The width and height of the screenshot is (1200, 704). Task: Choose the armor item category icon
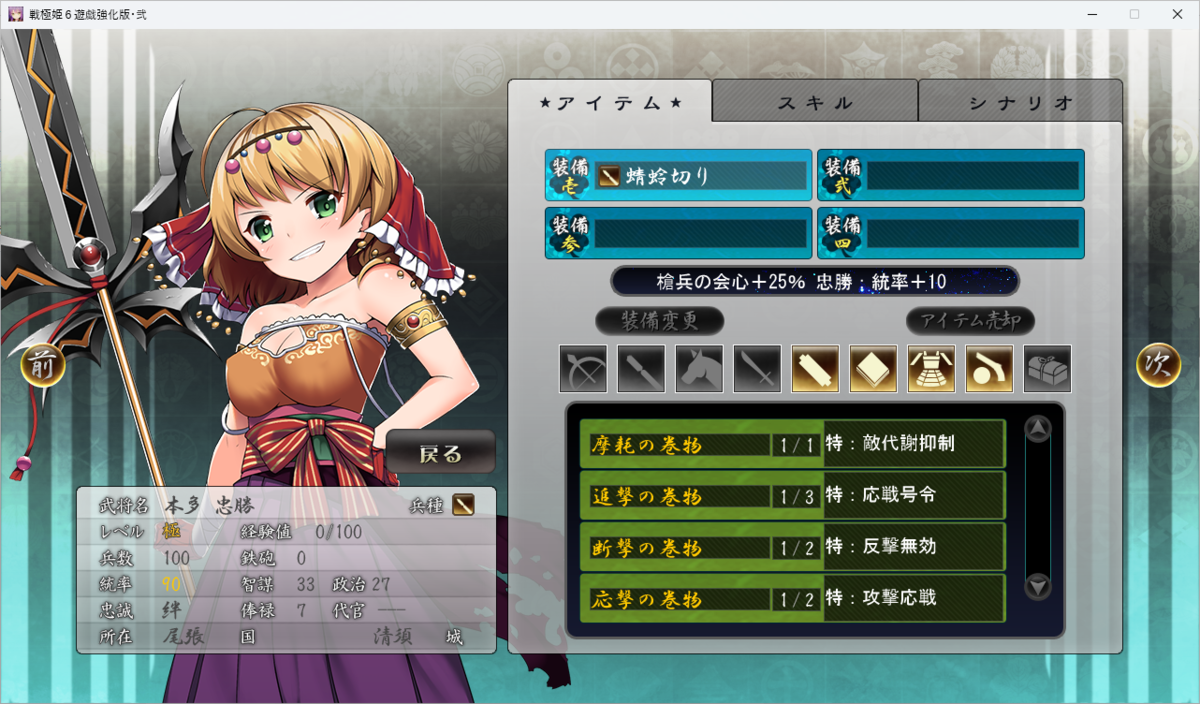931,369
